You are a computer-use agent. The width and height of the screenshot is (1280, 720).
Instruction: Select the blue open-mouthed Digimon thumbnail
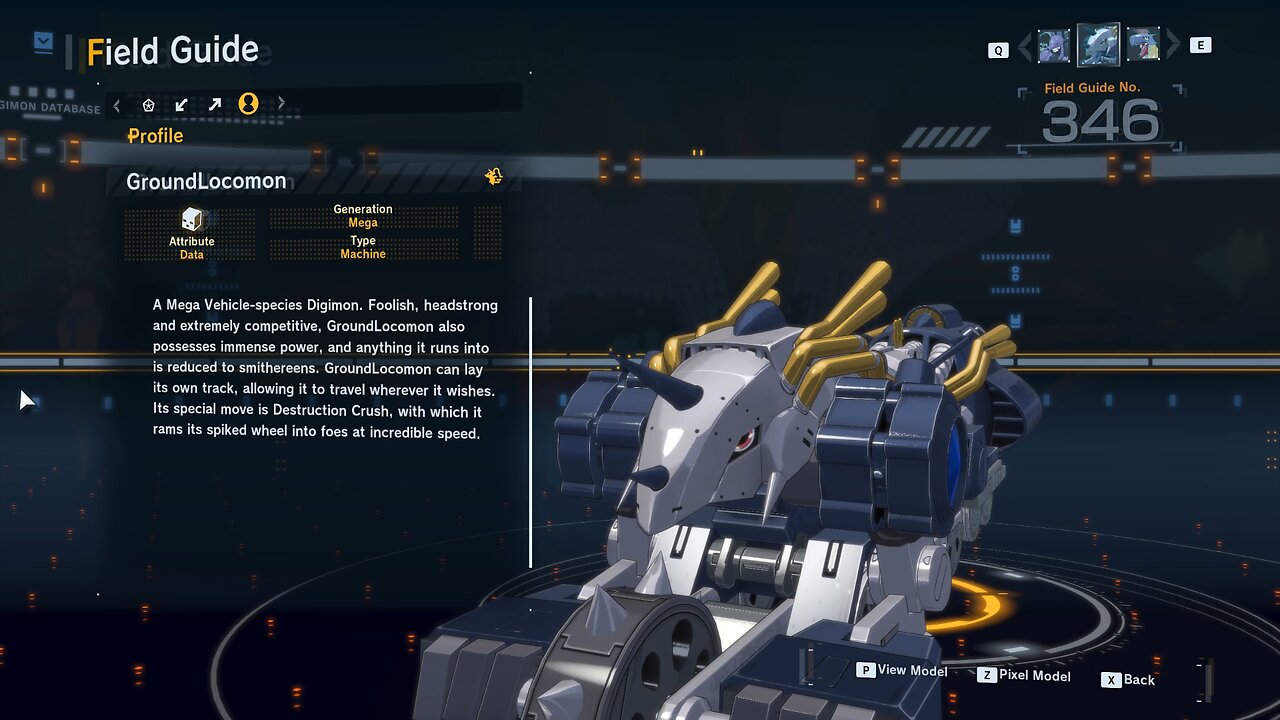coord(1143,46)
